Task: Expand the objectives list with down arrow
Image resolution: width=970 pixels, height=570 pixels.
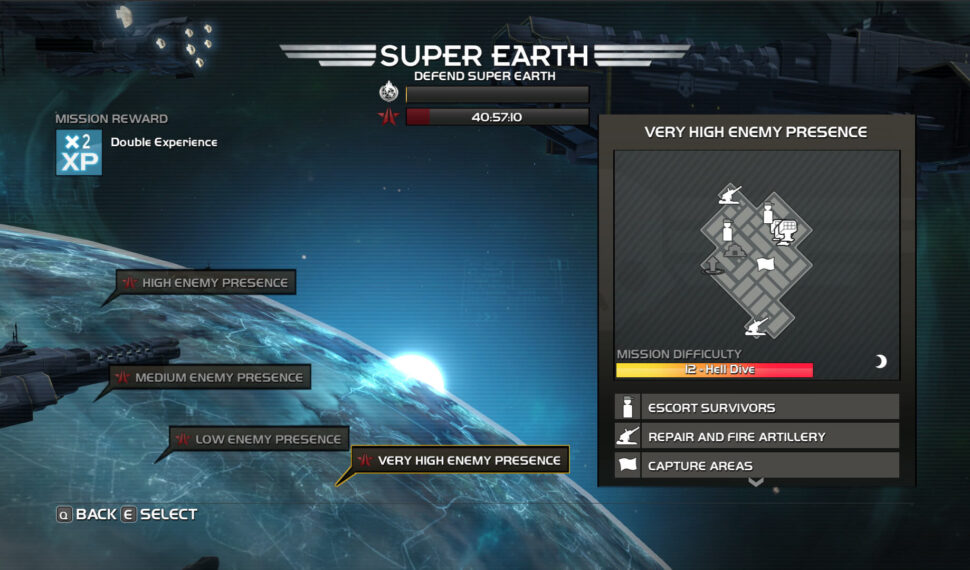Action: pos(756,482)
